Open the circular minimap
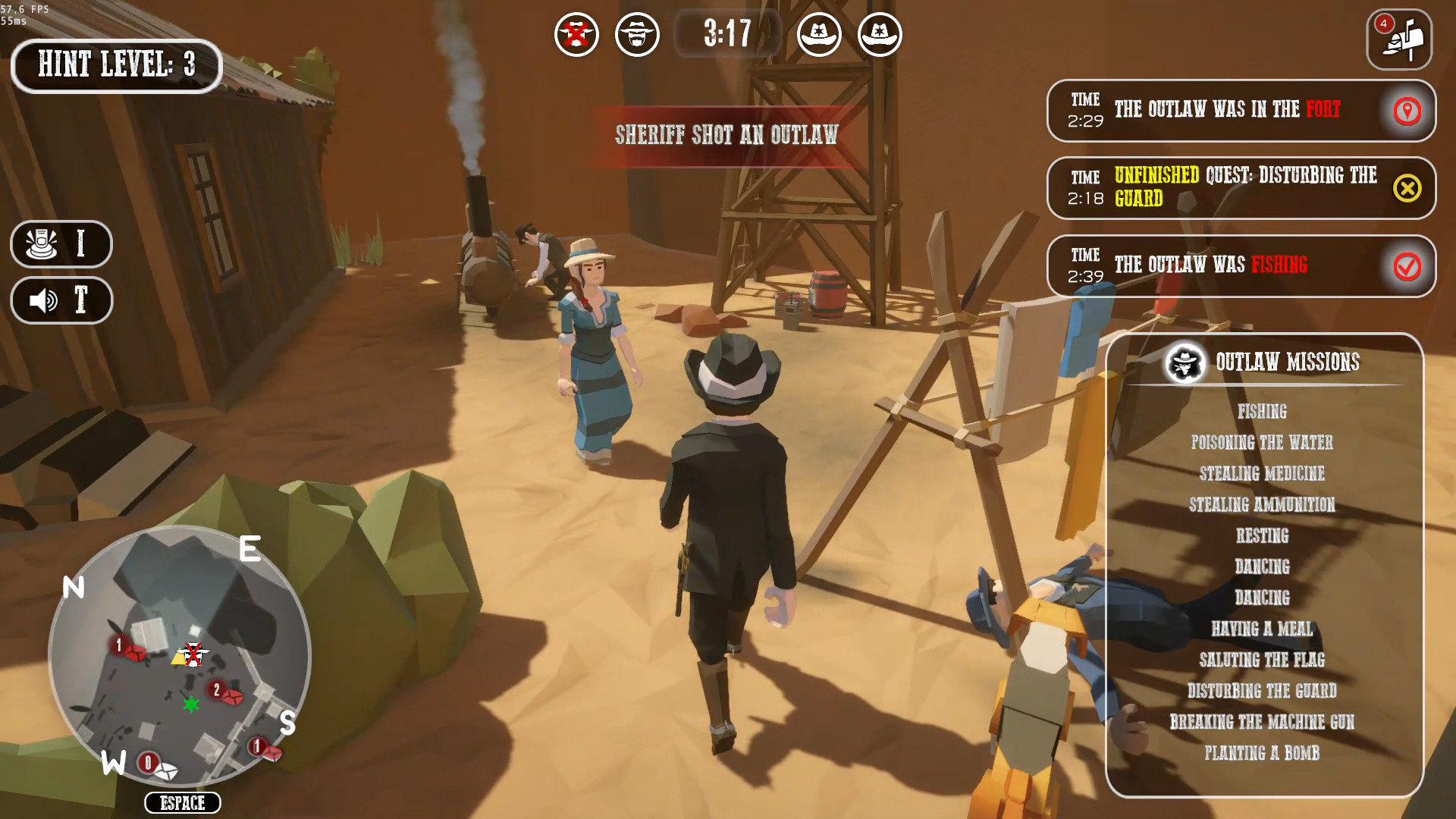 click(180, 656)
